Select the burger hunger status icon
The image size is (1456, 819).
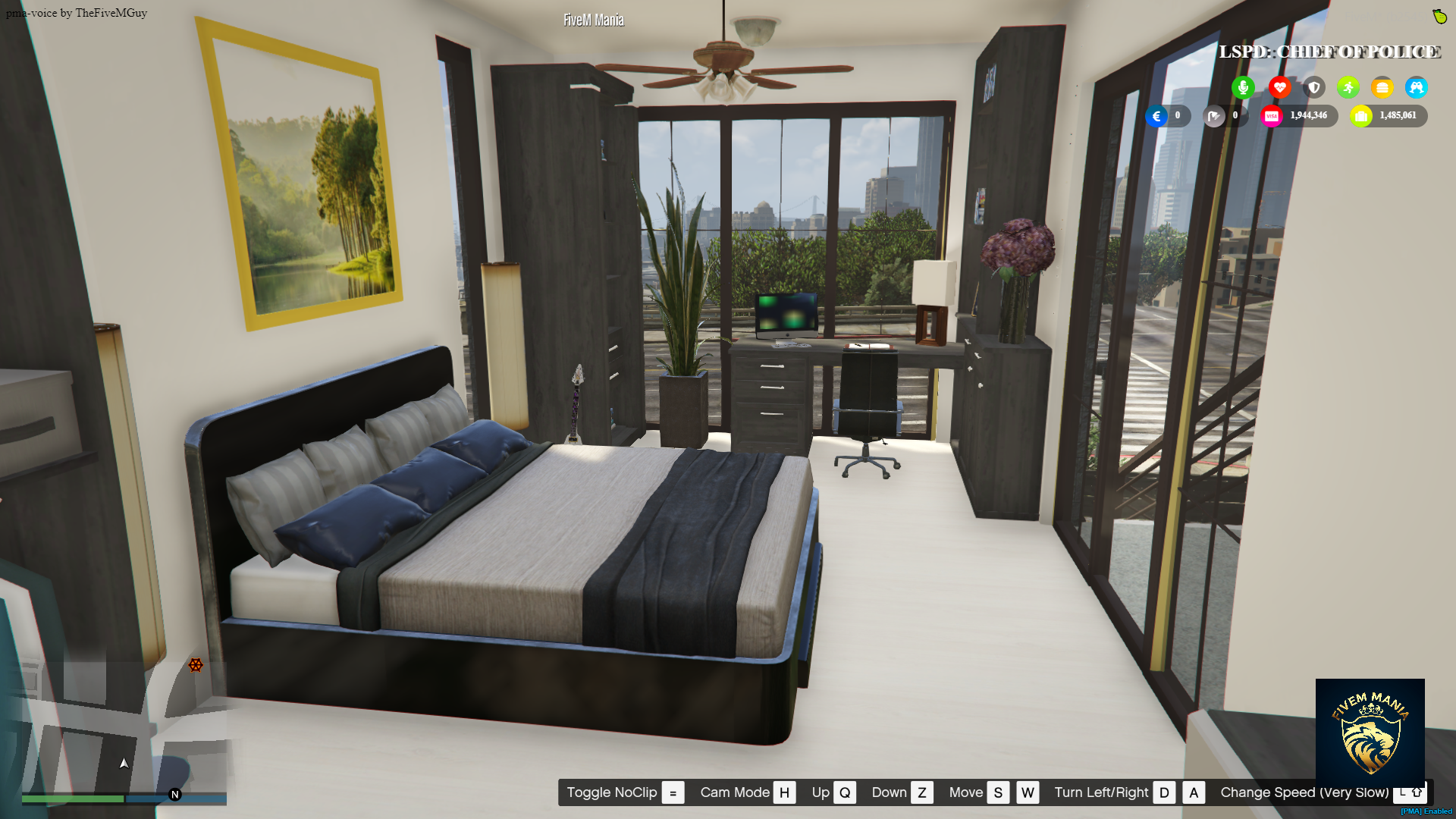(1382, 87)
